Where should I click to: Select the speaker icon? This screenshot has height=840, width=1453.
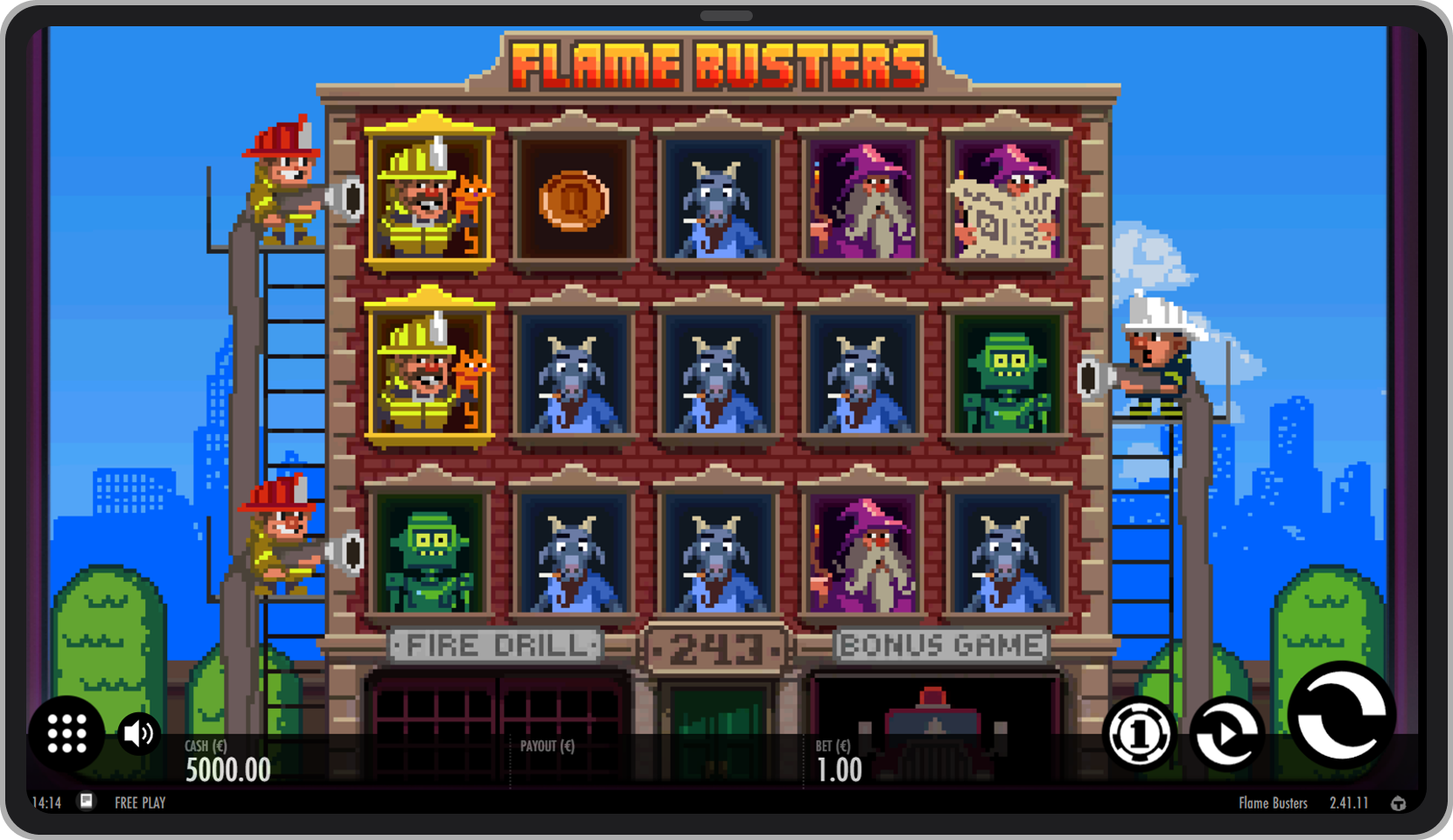click(x=137, y=733)
